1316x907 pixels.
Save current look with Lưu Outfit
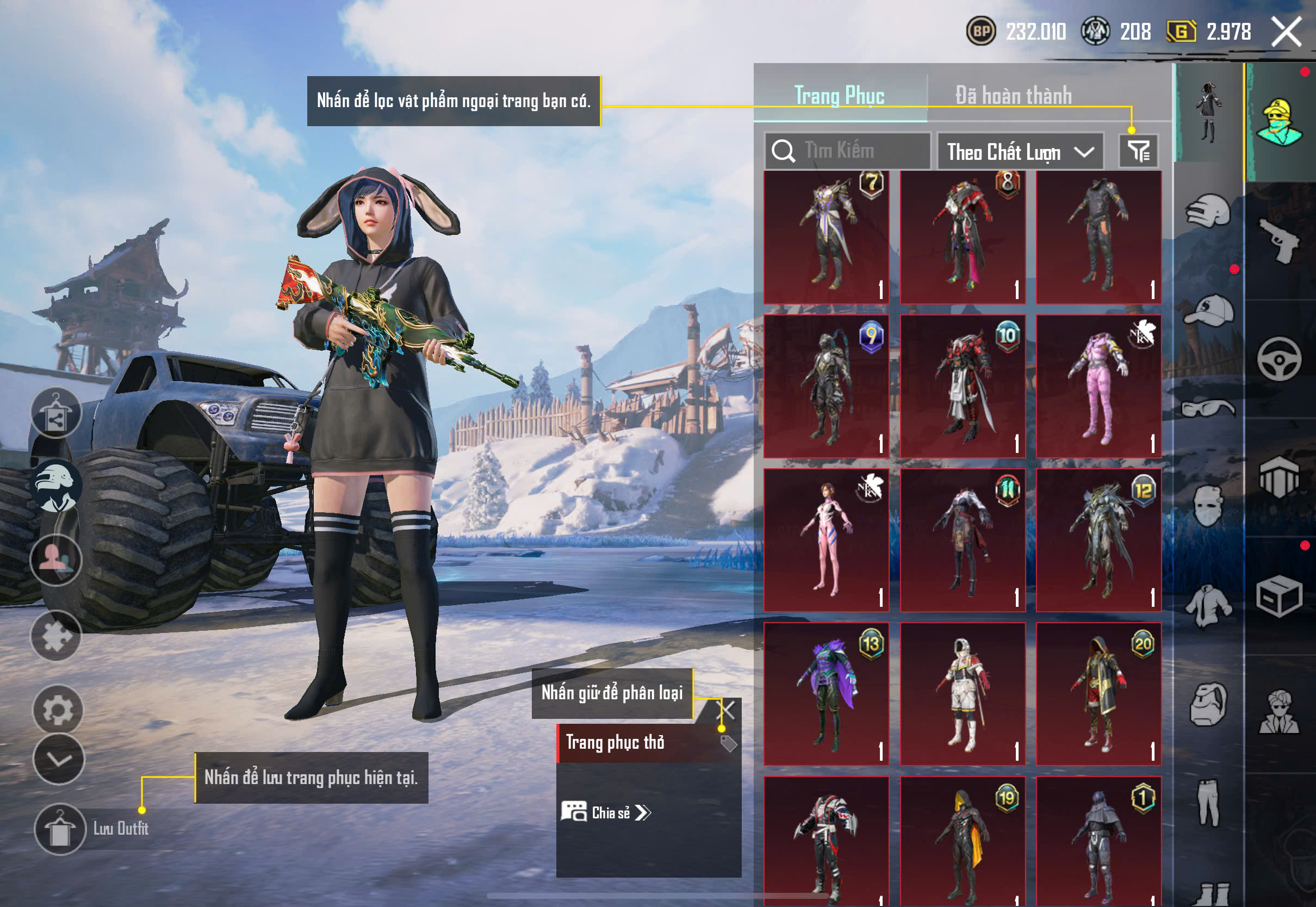(60, 829)
